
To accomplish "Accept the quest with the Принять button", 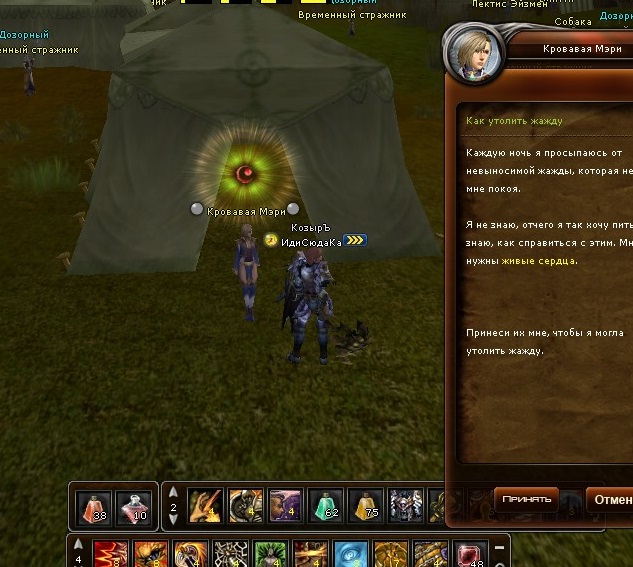I will (526, 499).
